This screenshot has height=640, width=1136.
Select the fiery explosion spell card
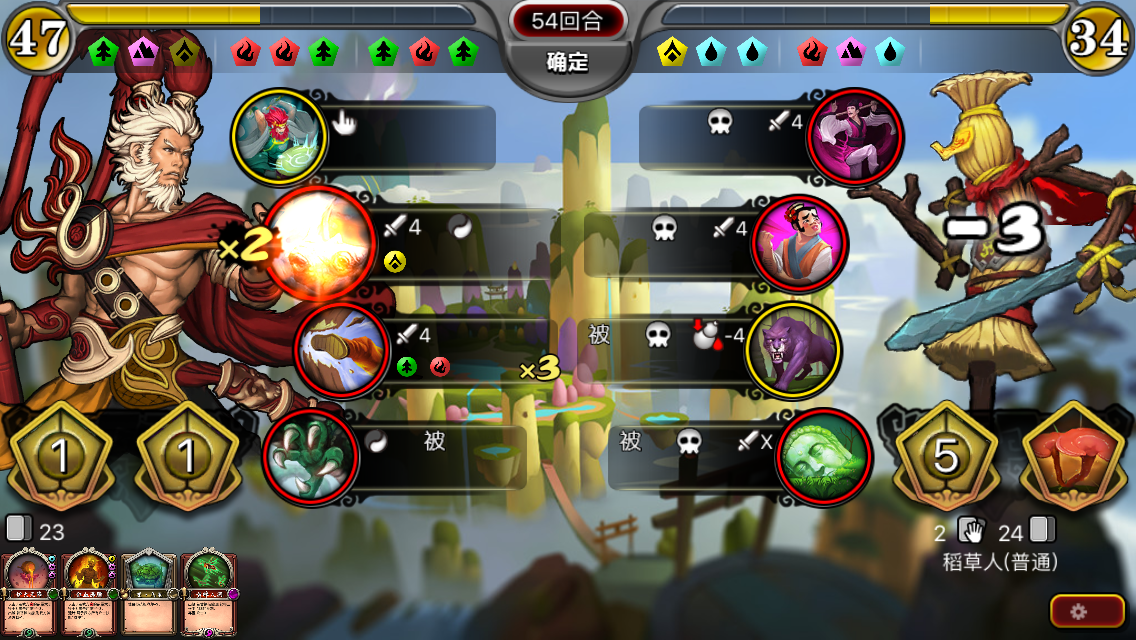click(316, 245)
